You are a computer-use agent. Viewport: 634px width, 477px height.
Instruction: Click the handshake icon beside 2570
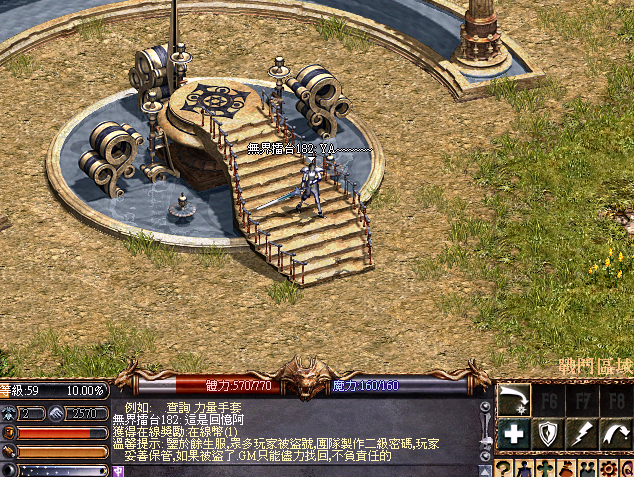(57, 413)
